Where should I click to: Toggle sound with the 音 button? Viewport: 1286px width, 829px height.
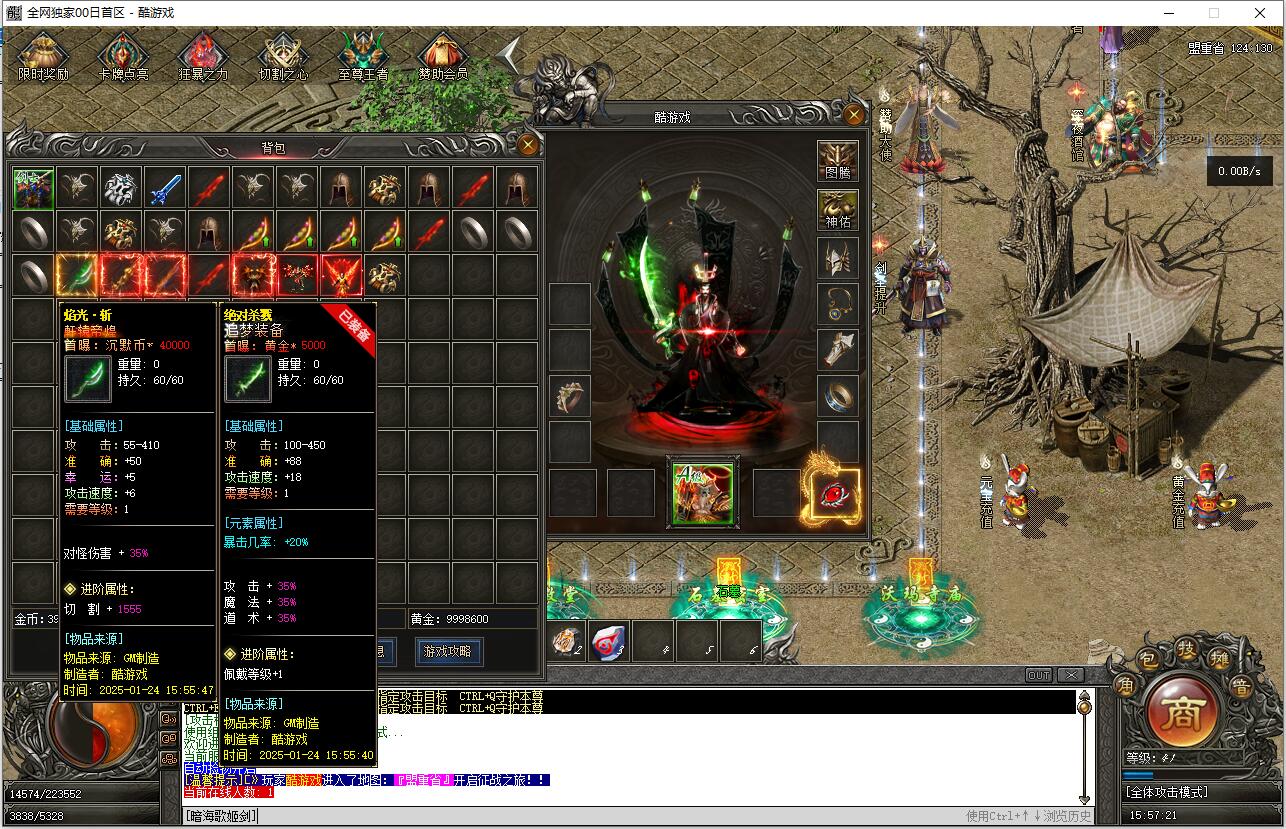[x=1241, y=686]
